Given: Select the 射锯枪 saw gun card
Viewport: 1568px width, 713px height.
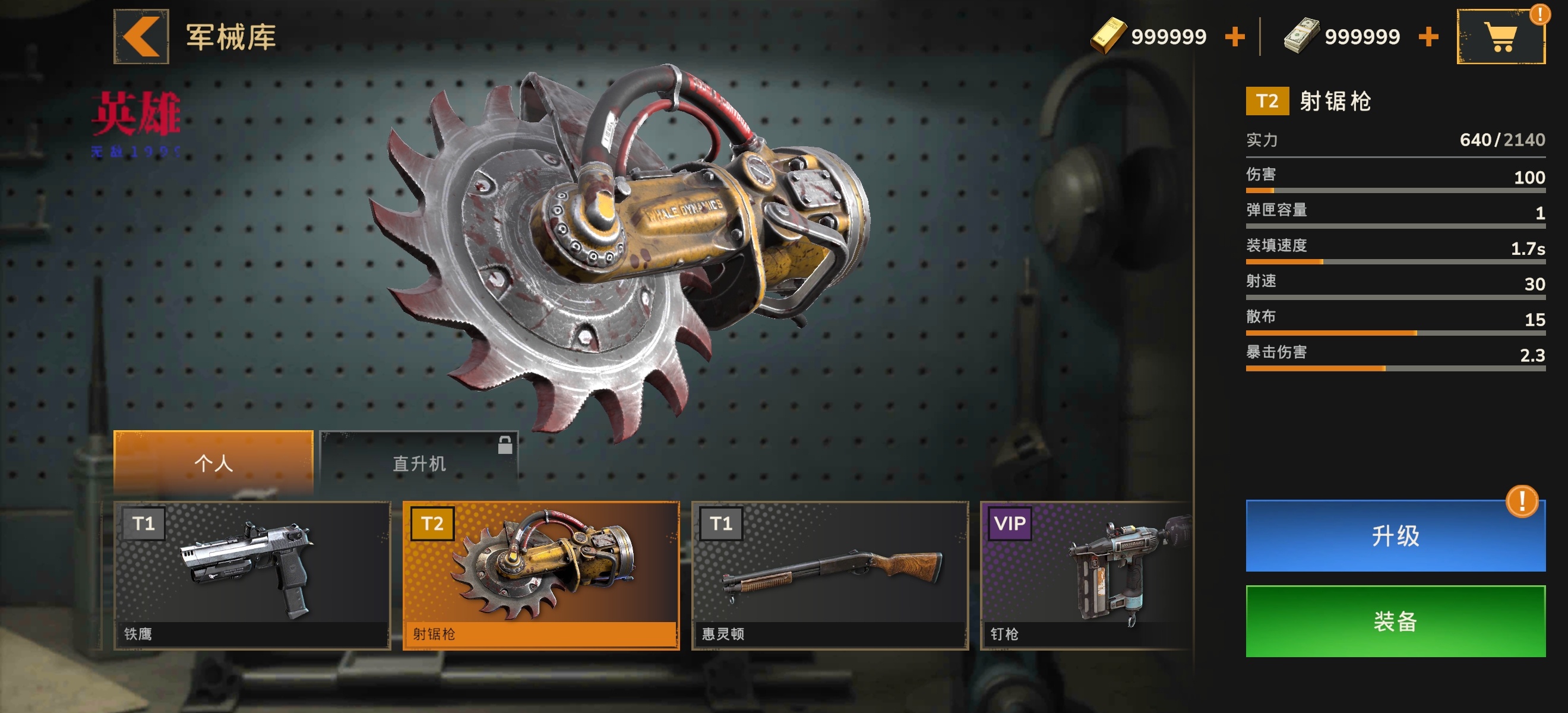Looking at the screenshot, I should coord(540,575).
